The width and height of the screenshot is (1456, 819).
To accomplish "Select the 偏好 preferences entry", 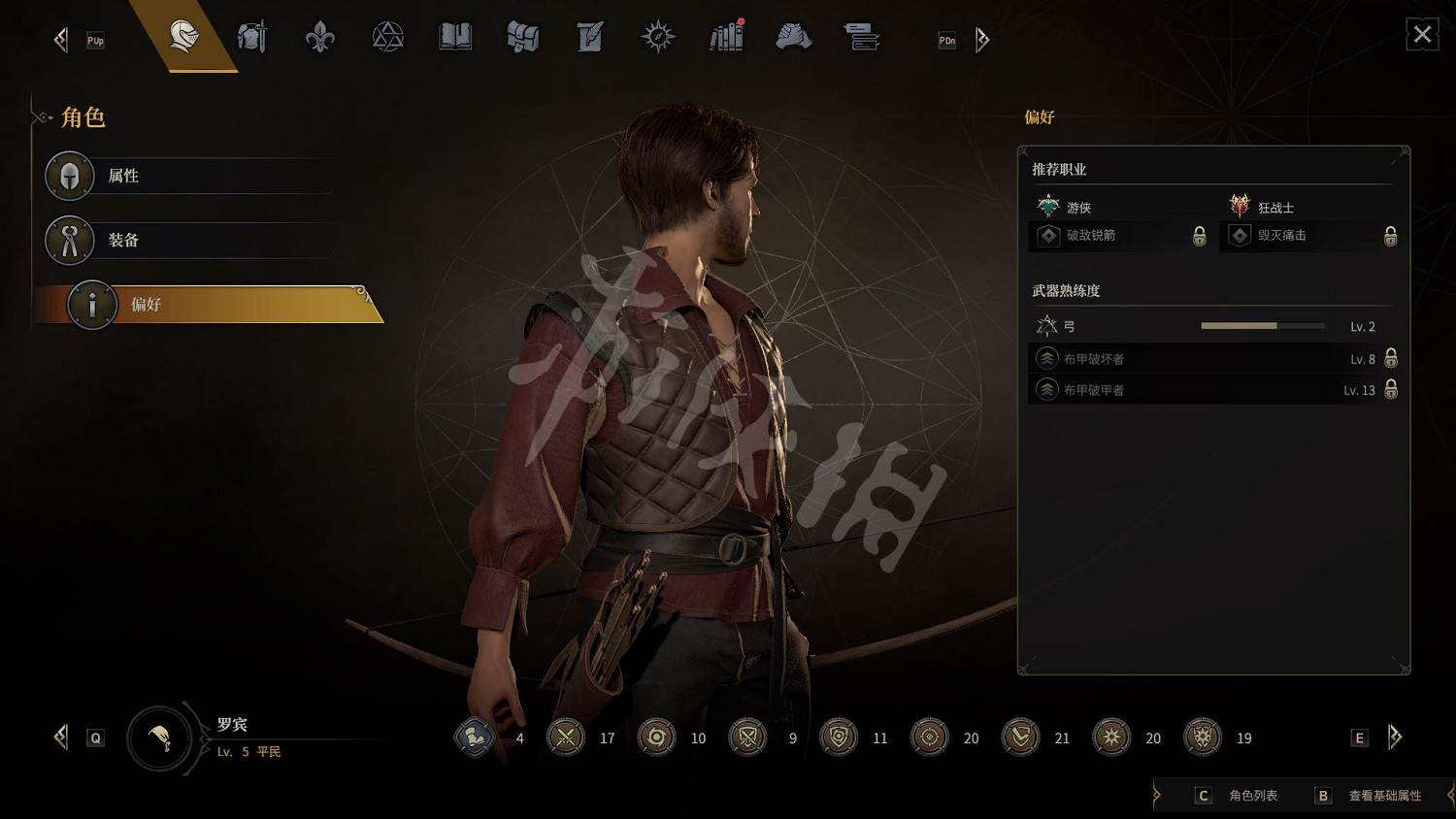I will (209, 305).
